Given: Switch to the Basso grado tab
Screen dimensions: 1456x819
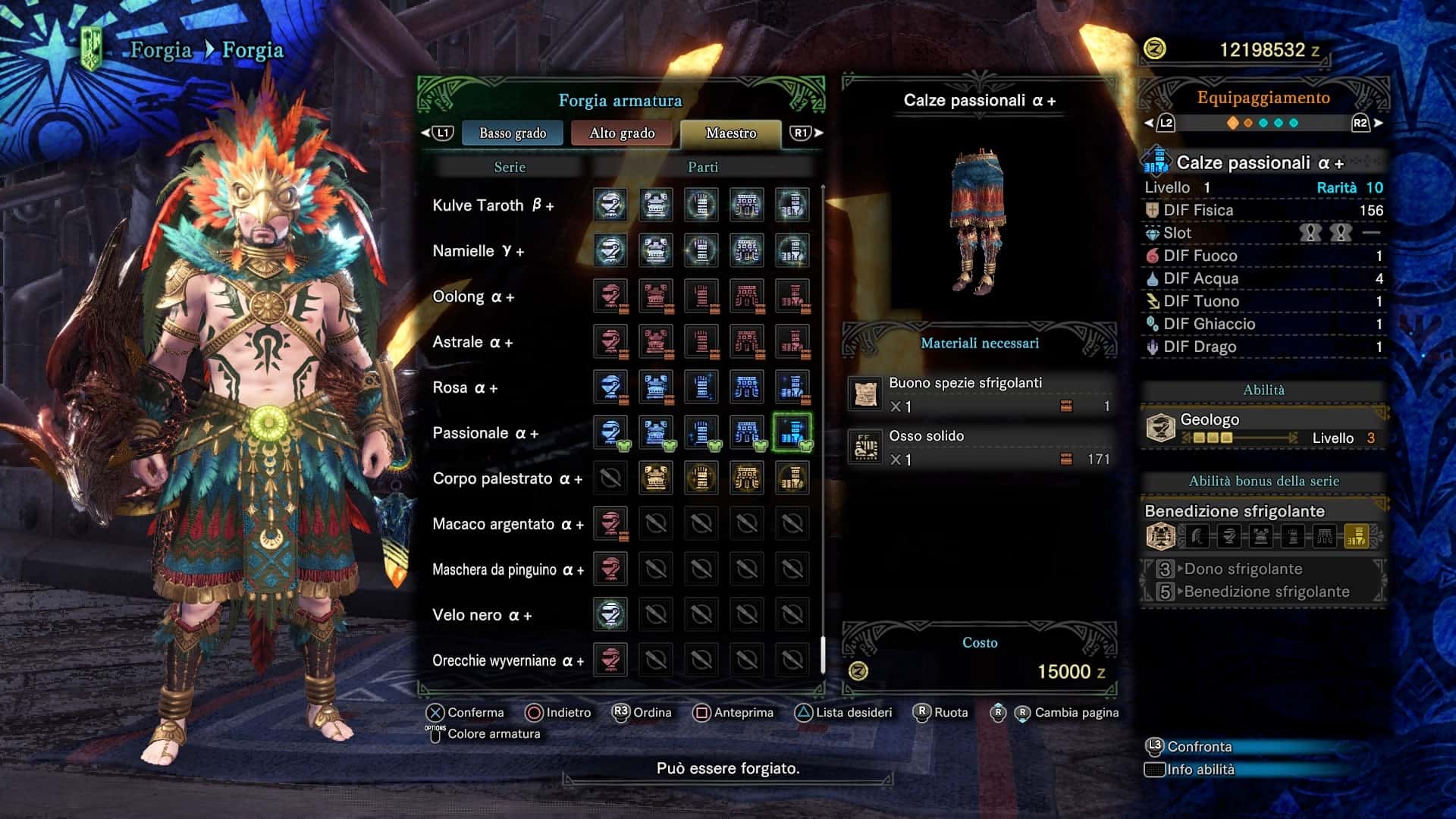Looking at the screenshot, I should [513, 133].
